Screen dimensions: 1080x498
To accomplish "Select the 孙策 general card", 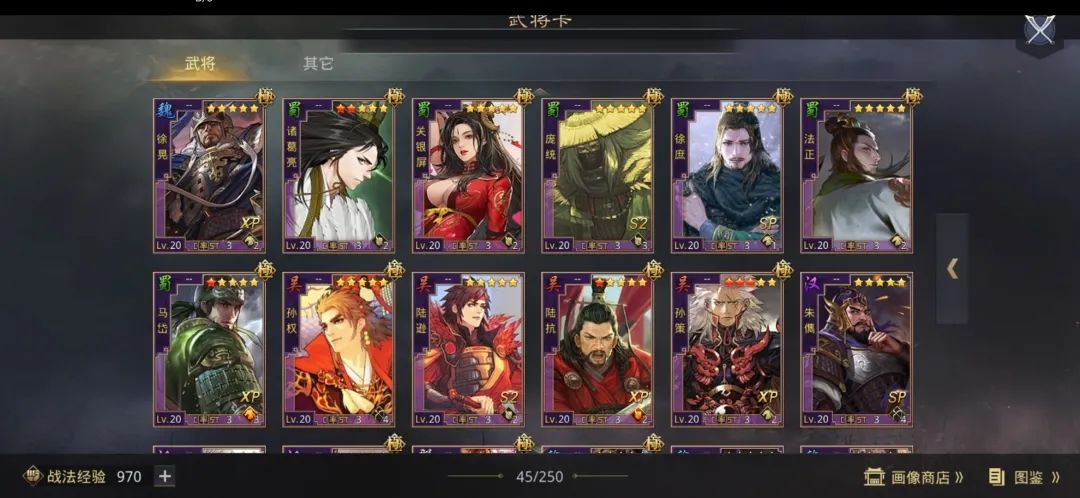I will click(726, 349).
